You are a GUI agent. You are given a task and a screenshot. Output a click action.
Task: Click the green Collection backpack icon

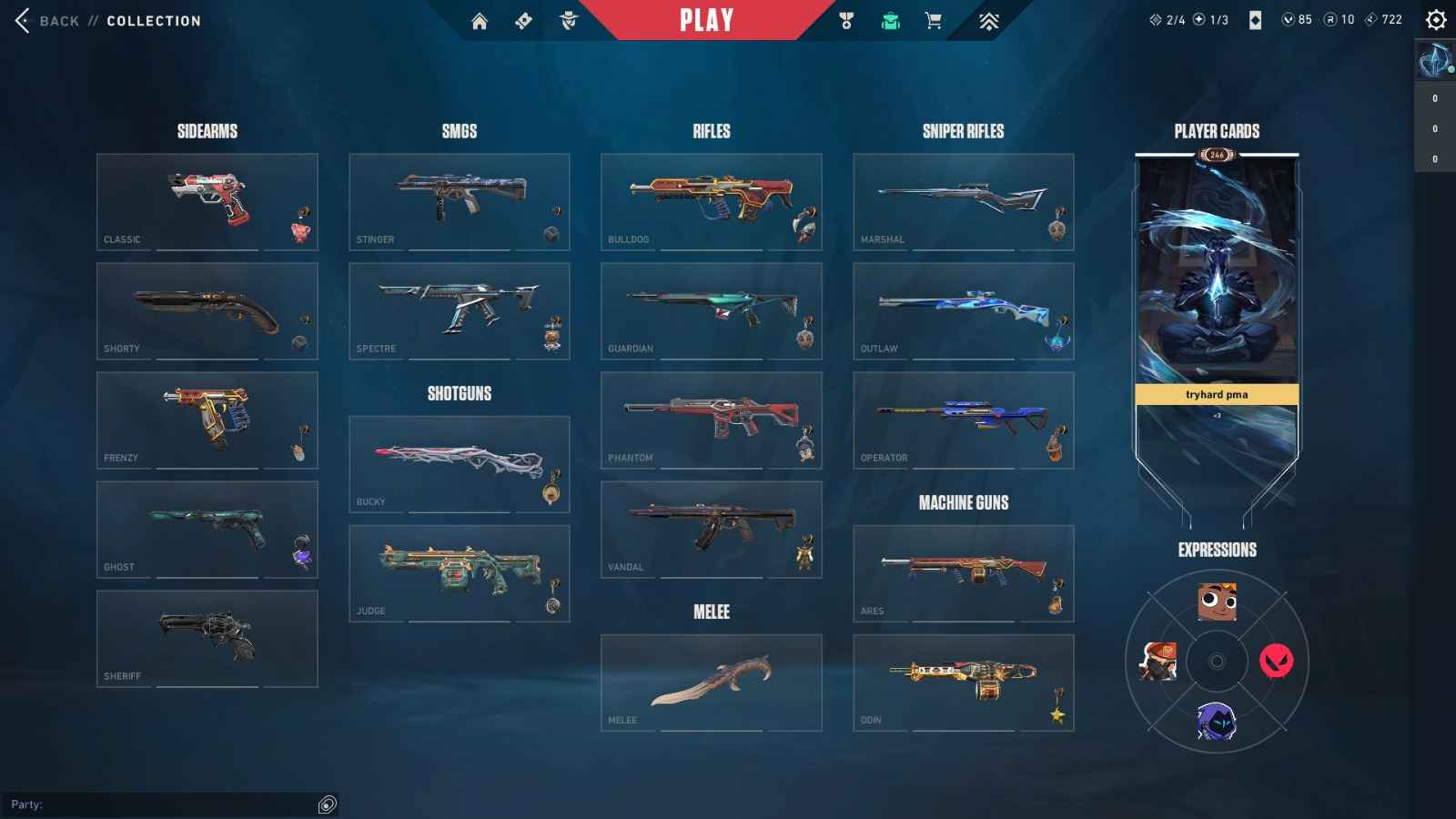[890, 19]
